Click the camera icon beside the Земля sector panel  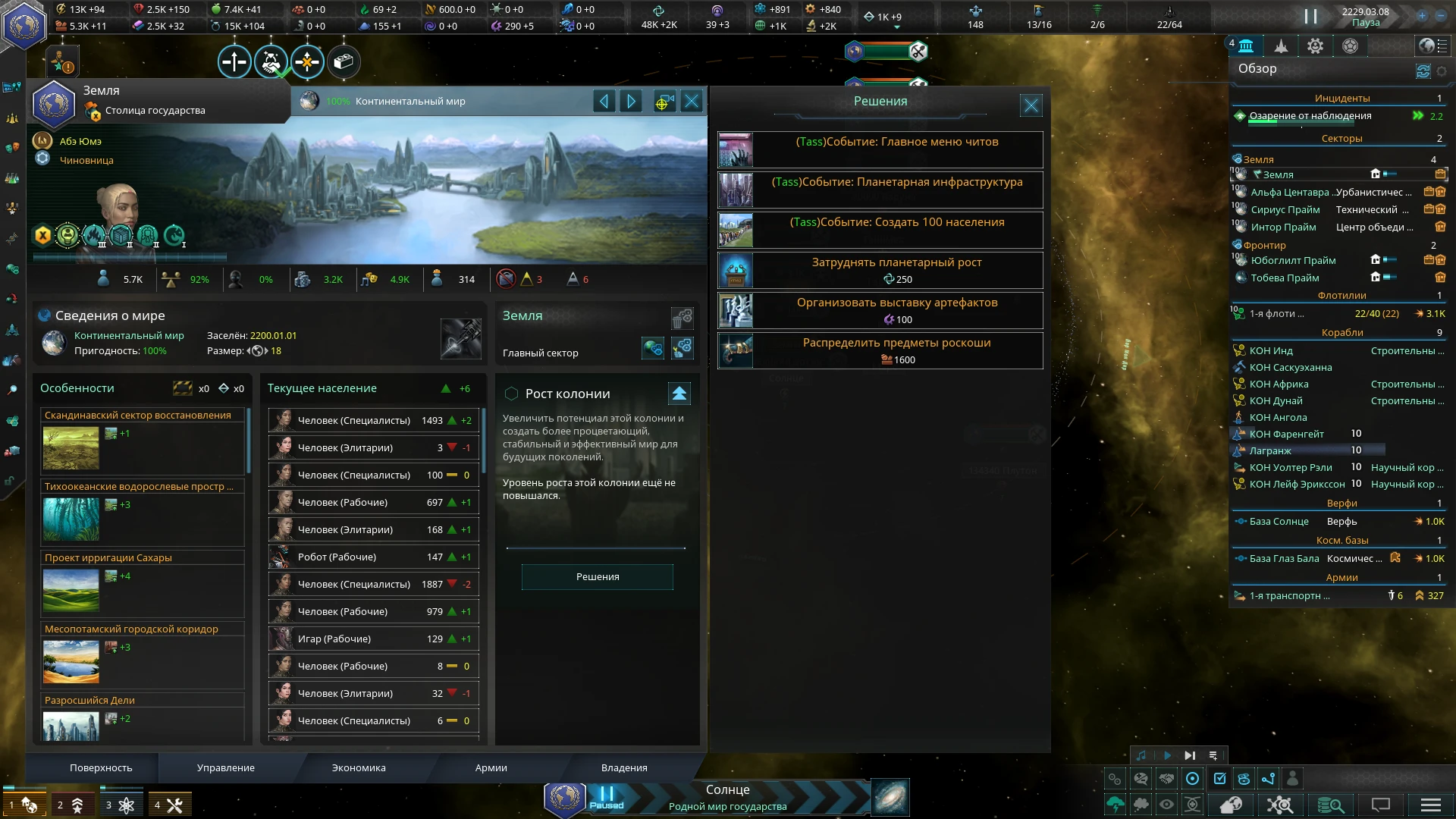664,101
